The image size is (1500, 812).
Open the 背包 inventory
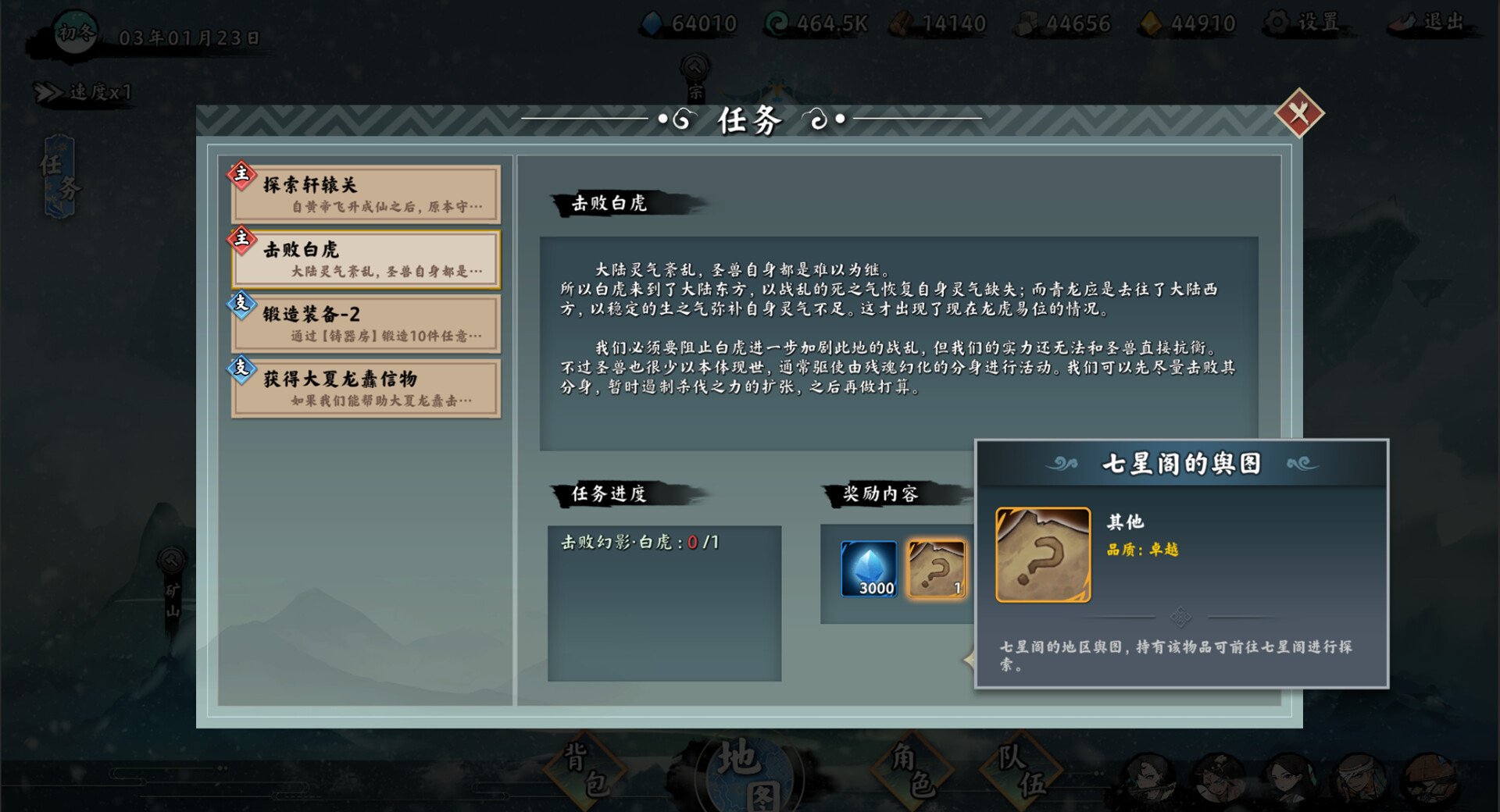pyautogui.click(x=586, y=770)
